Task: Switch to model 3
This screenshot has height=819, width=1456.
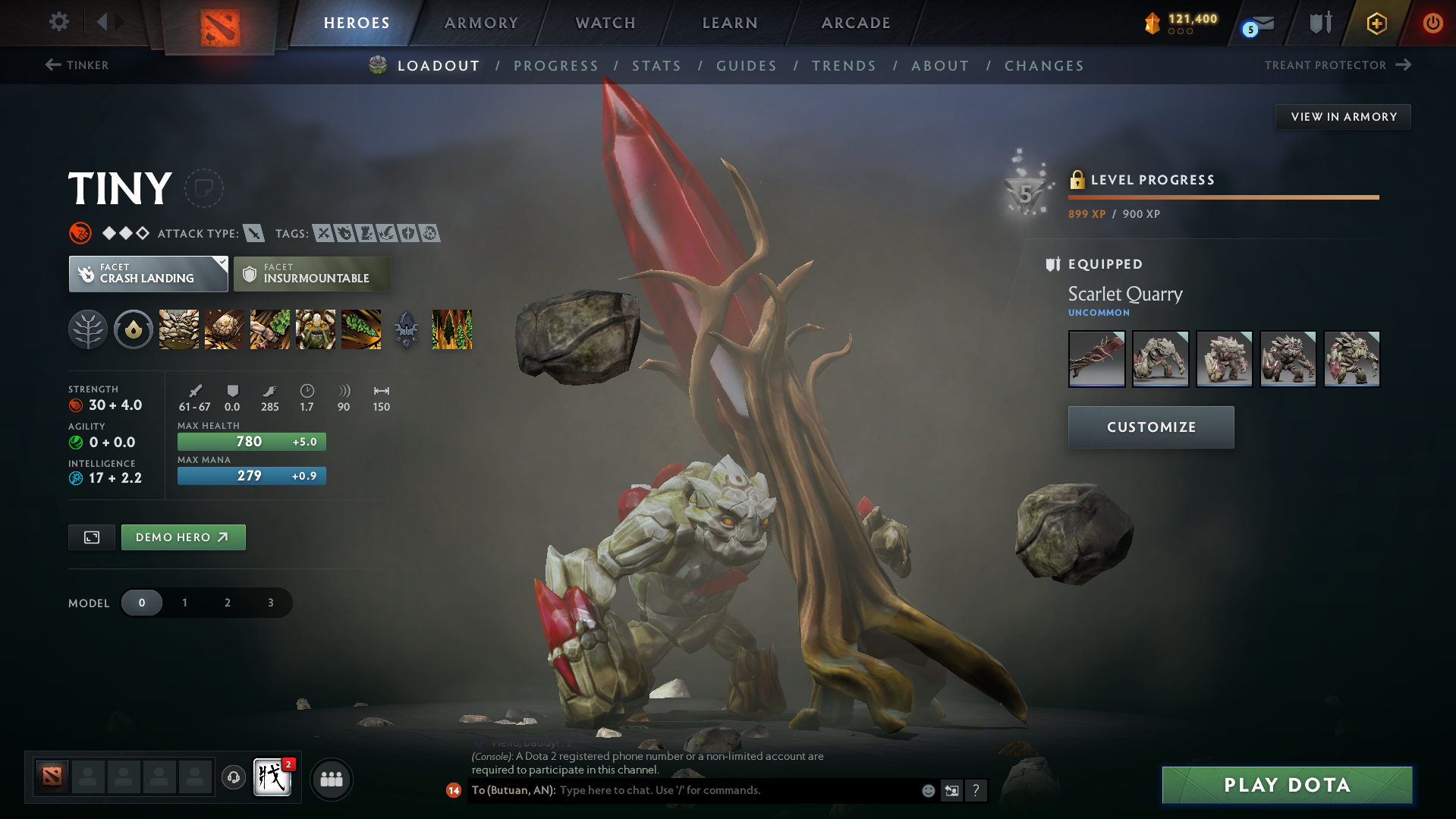Action: tap(269, 602)
